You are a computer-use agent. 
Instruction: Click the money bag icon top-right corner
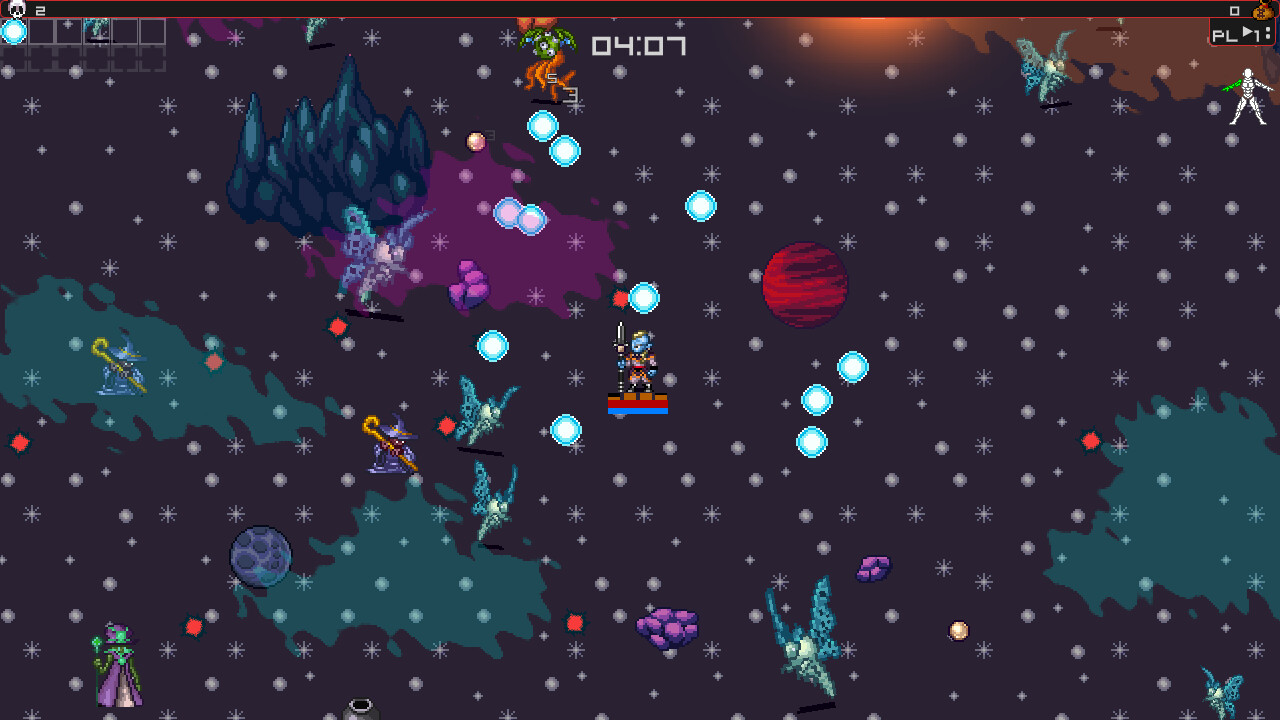(1262, 12)
